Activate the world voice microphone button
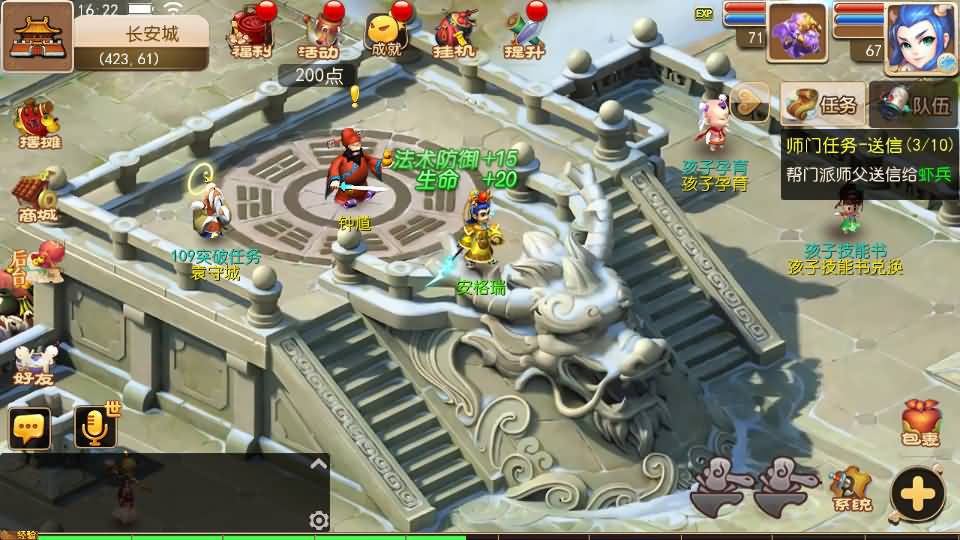 [x=95, y=428]
